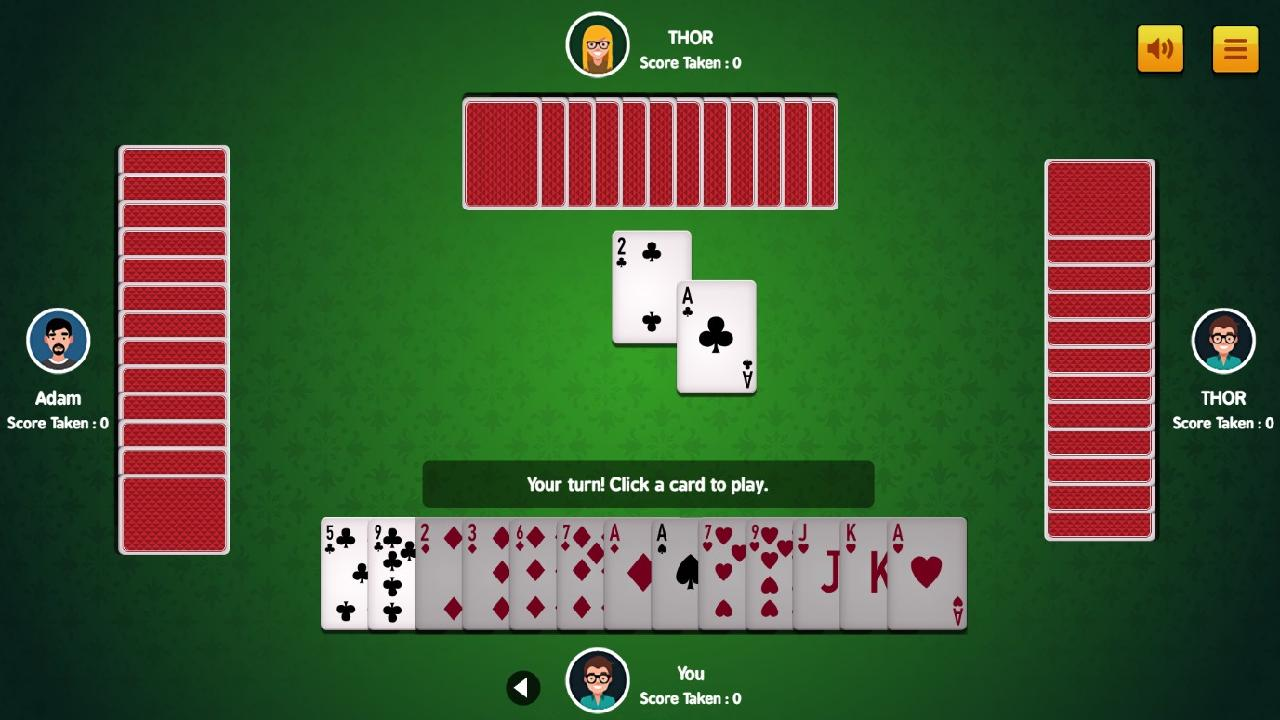Click THOR's avatar on the right
This screenshot has width=1280, height=720.
(1222, 340)
